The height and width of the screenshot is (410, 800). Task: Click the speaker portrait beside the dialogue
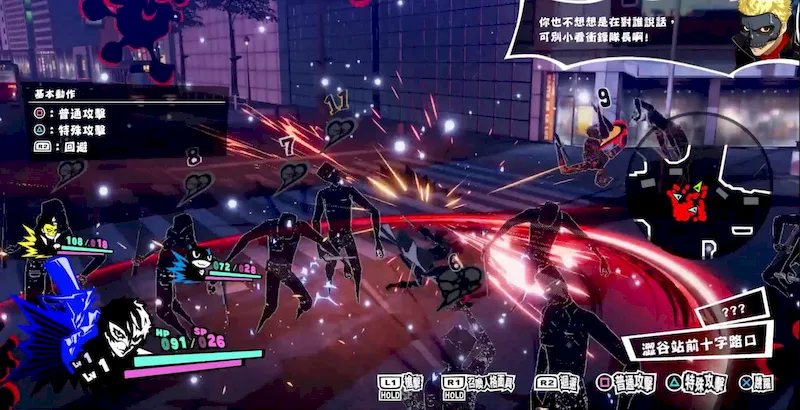click(765, 32)
